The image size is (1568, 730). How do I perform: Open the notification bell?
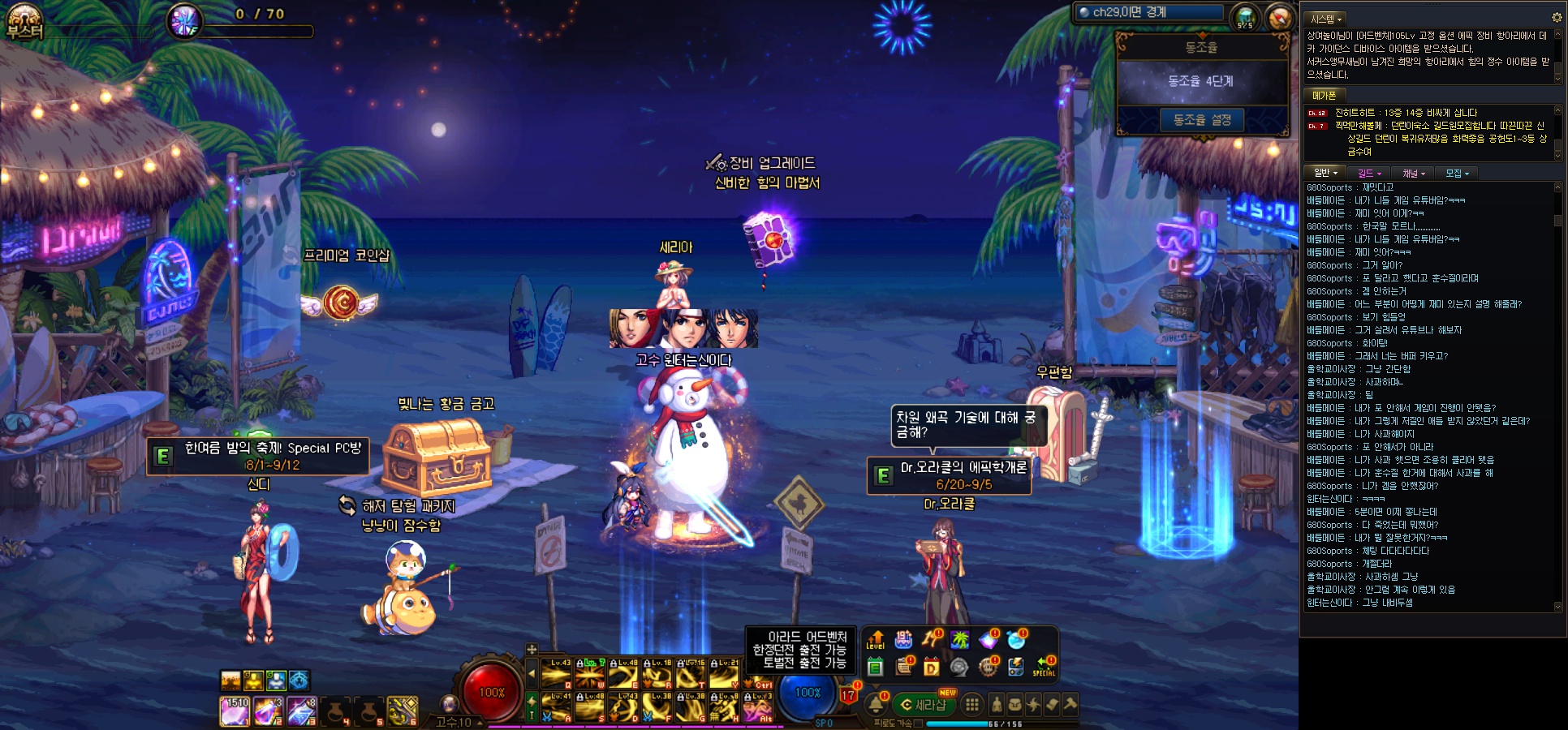point(877,705)
